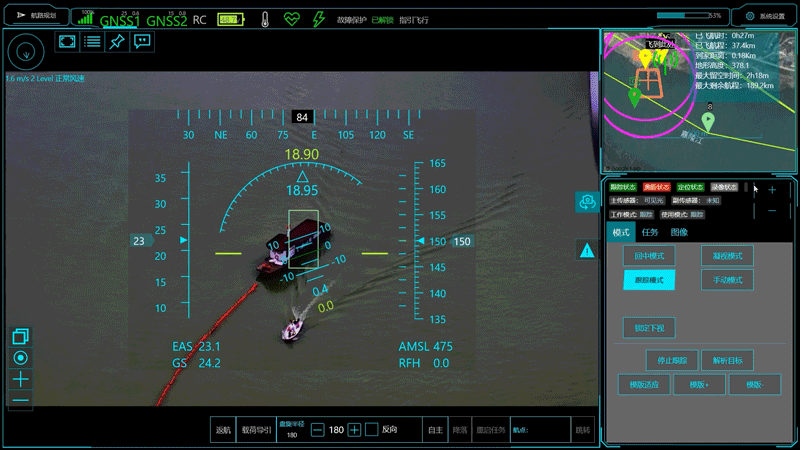Activate 锁定下视 button
This screenshot has width=800, height=450.
(649, 327)
